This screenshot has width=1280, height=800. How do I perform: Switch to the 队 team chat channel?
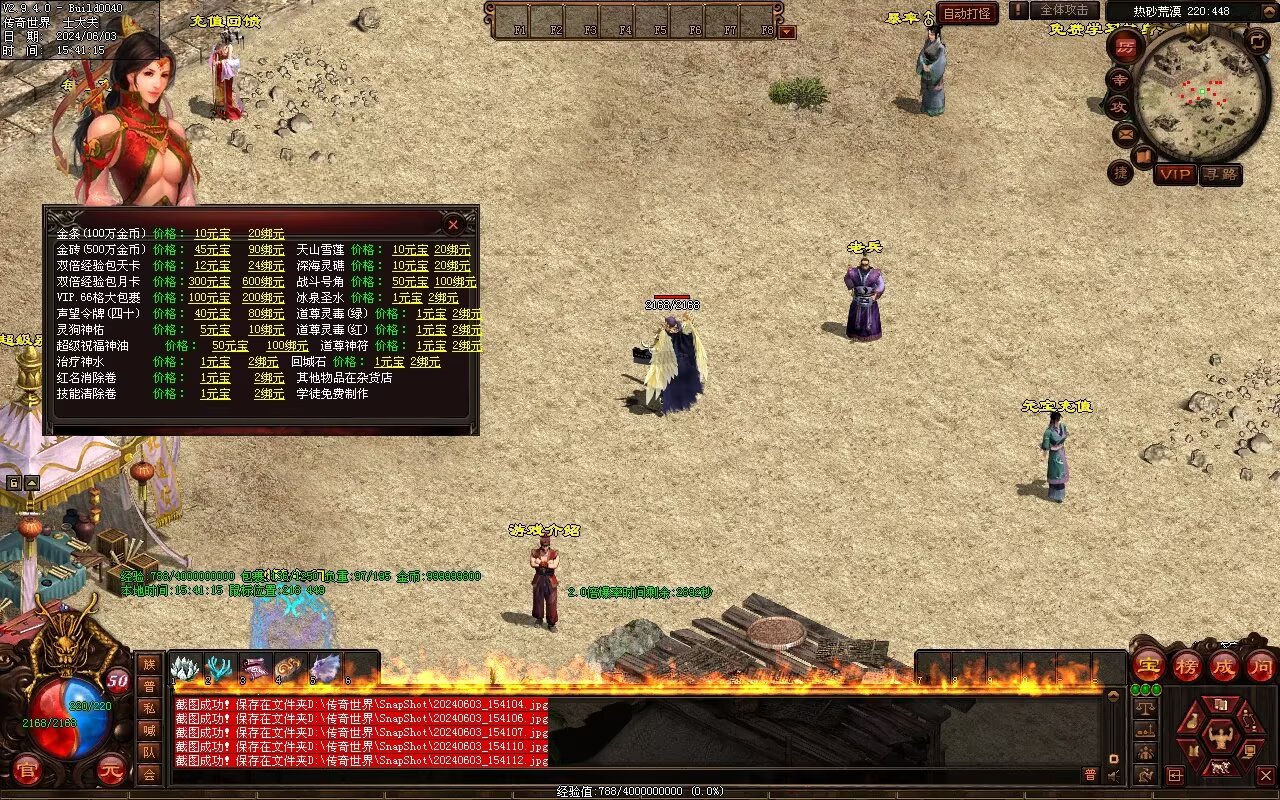coord(149,752)
